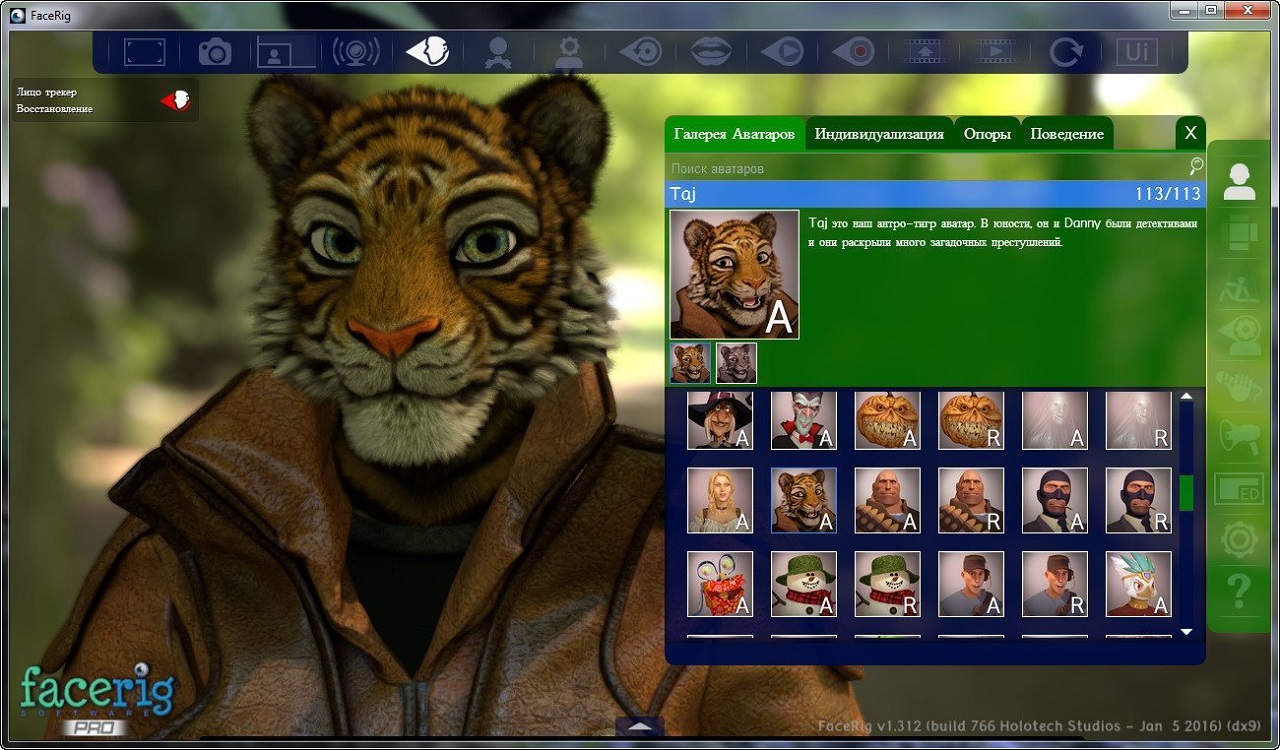Image resolution: width=1280 pixels, height=750 pixels.
Task: Click the camera screenshot toolbar icon
Action: tap(214, 51)
